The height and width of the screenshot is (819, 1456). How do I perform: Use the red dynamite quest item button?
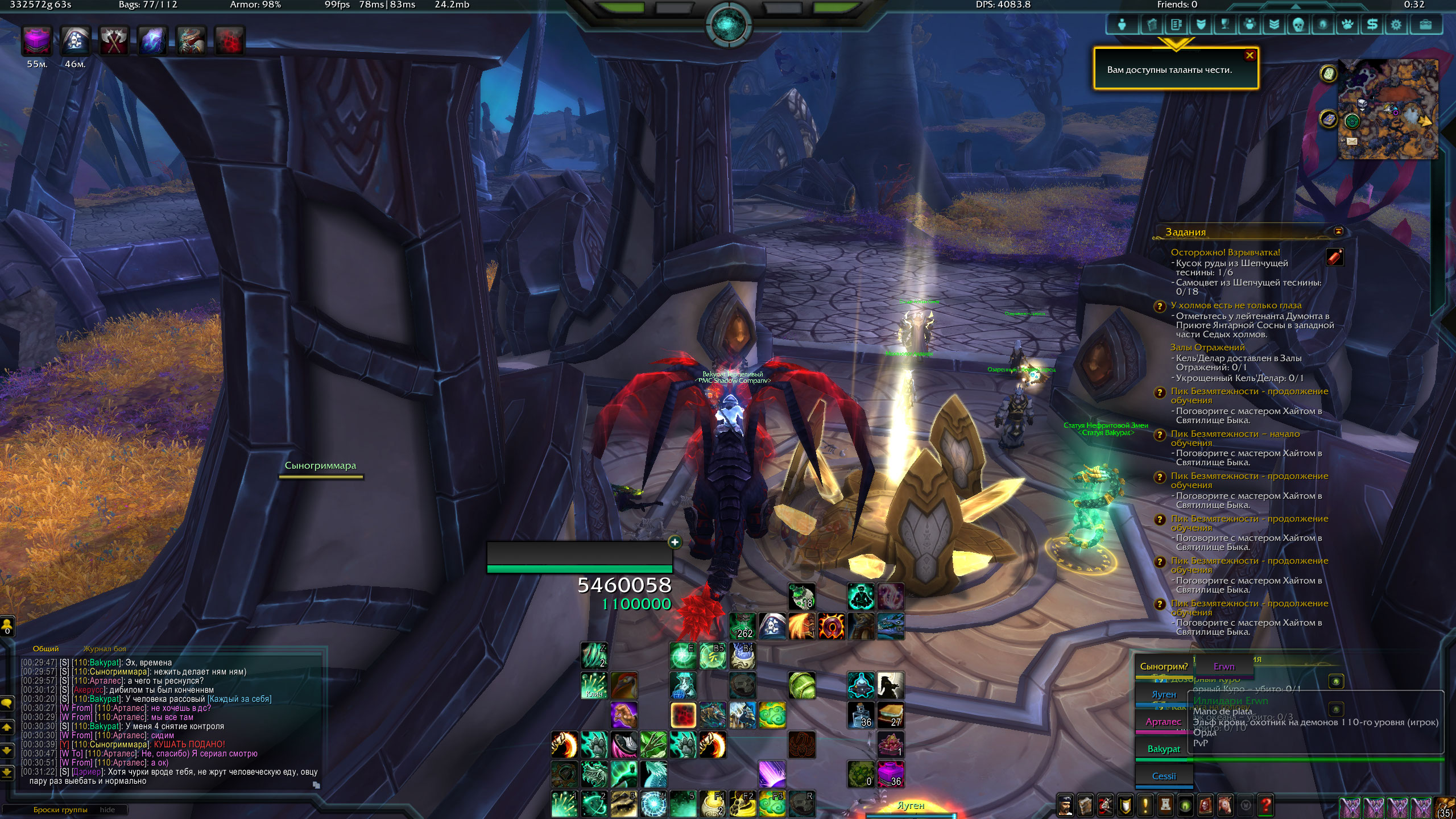pyautogui.click(x=1334, y=257)
